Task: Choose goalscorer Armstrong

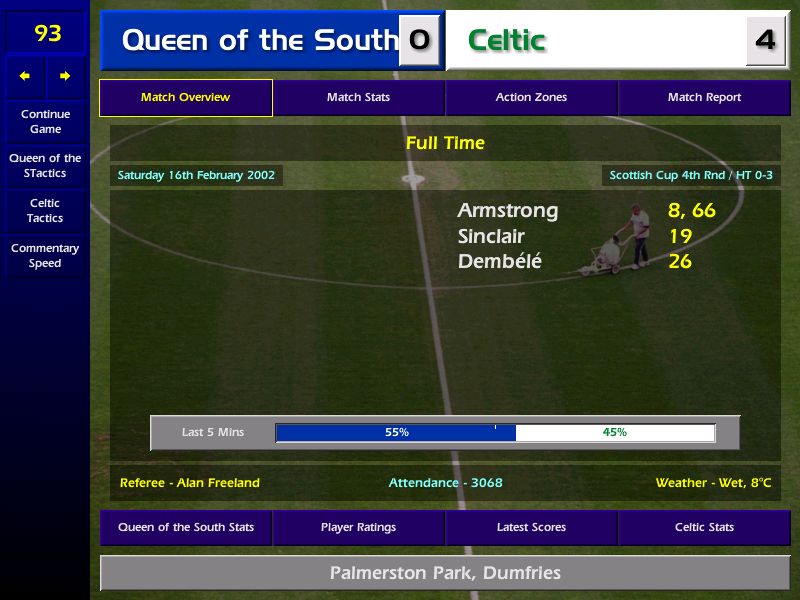Action: tap(508, 211)
